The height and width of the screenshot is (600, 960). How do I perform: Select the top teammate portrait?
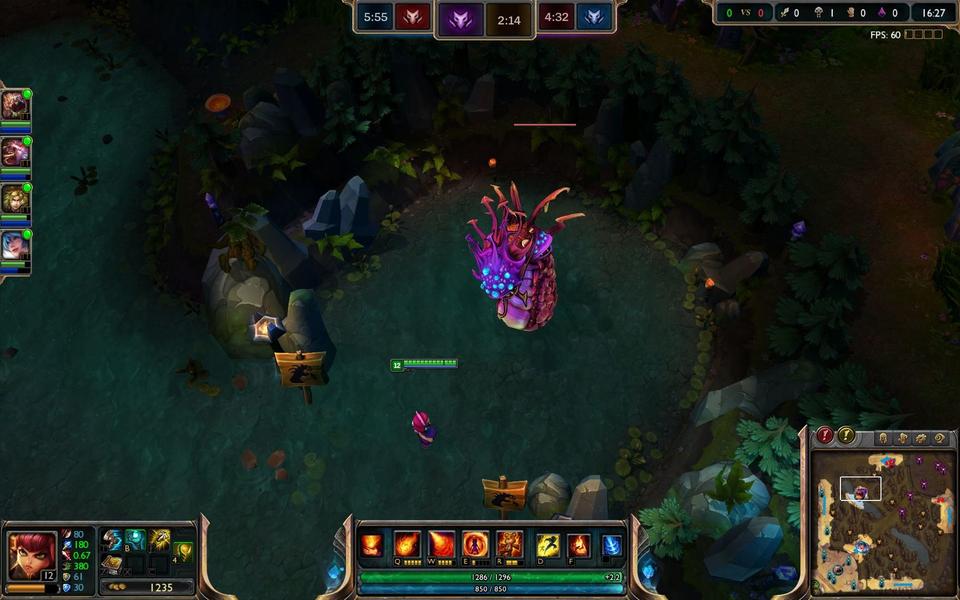(15, 105)
